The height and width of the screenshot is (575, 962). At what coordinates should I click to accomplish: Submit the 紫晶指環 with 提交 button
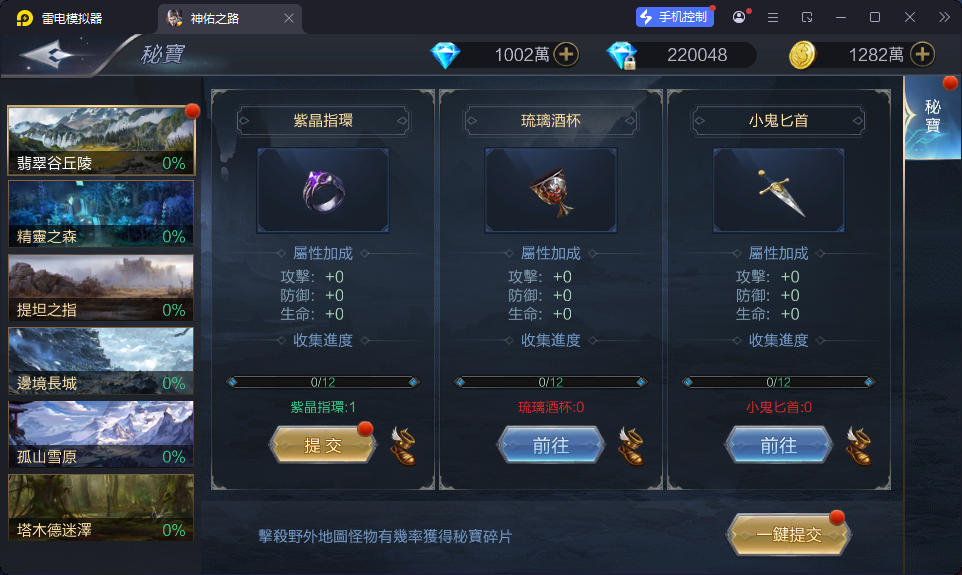point(323,446)
